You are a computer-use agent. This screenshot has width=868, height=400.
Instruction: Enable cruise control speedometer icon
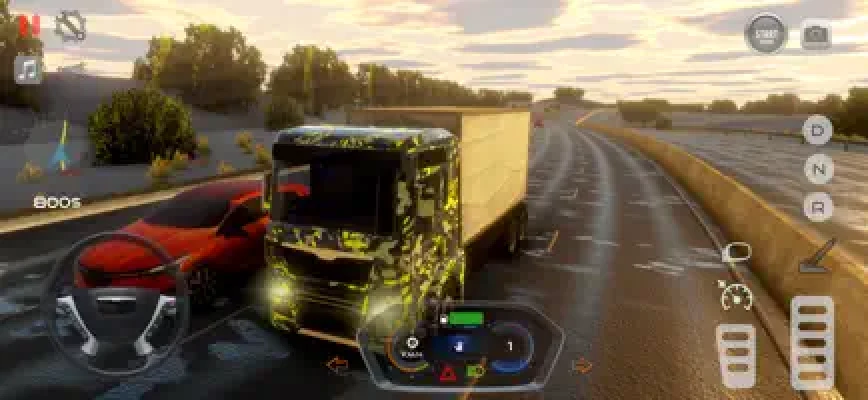[x=735, y=295]
